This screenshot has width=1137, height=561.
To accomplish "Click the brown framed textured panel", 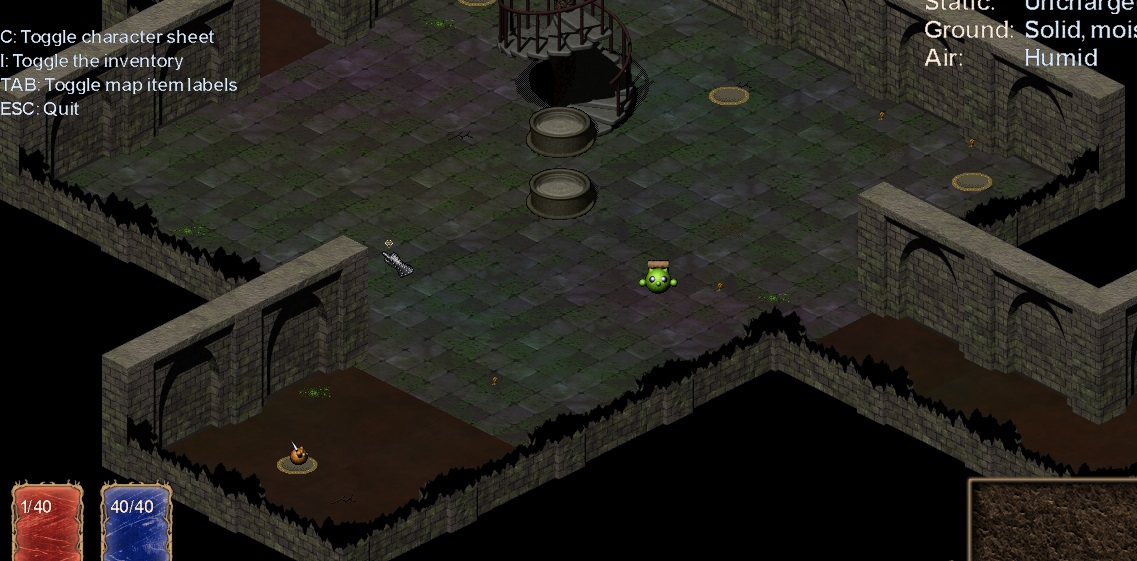I will [1054, 521].
